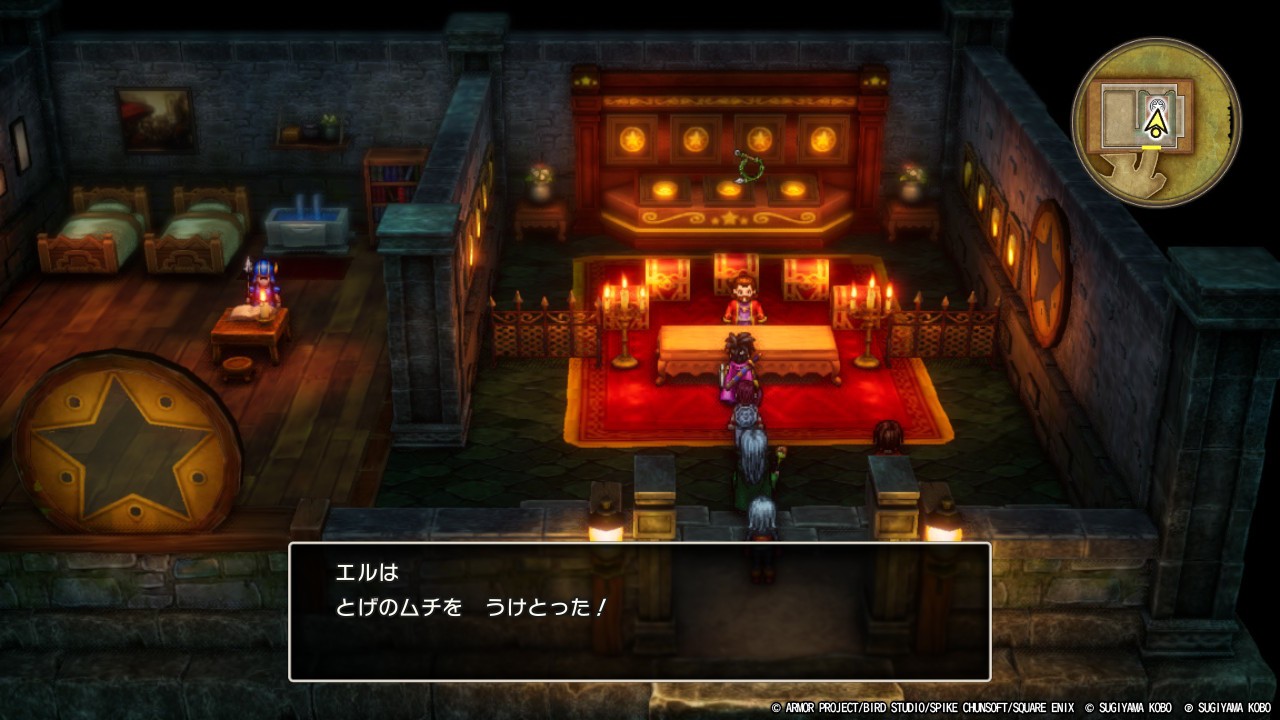The height and width of the screenshot is (720, 1280).
Task: Click the circular minimap
Action: pyautogui.click(x=1156, y=122)
